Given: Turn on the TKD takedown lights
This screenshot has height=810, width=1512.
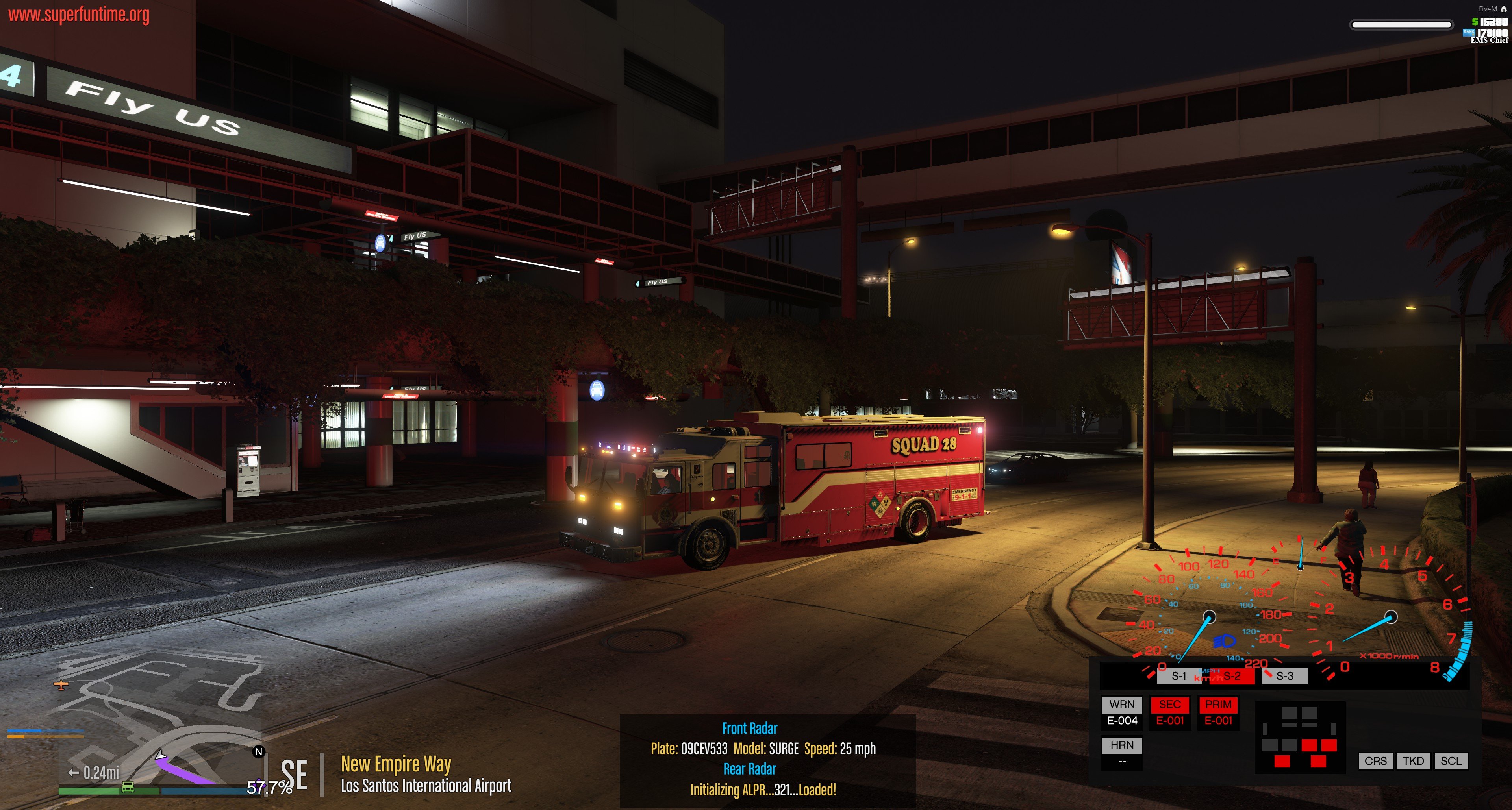Looking at the screenshot, I should (1414, 761).
